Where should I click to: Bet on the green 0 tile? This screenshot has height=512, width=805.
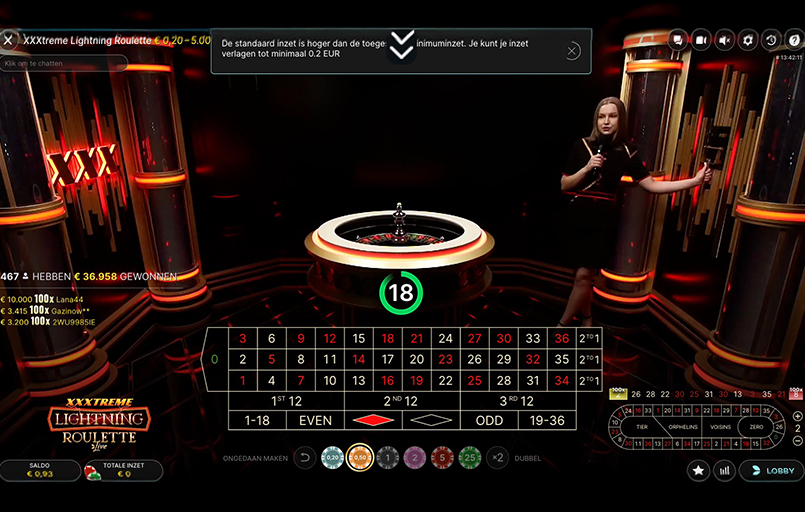point(214,359)
